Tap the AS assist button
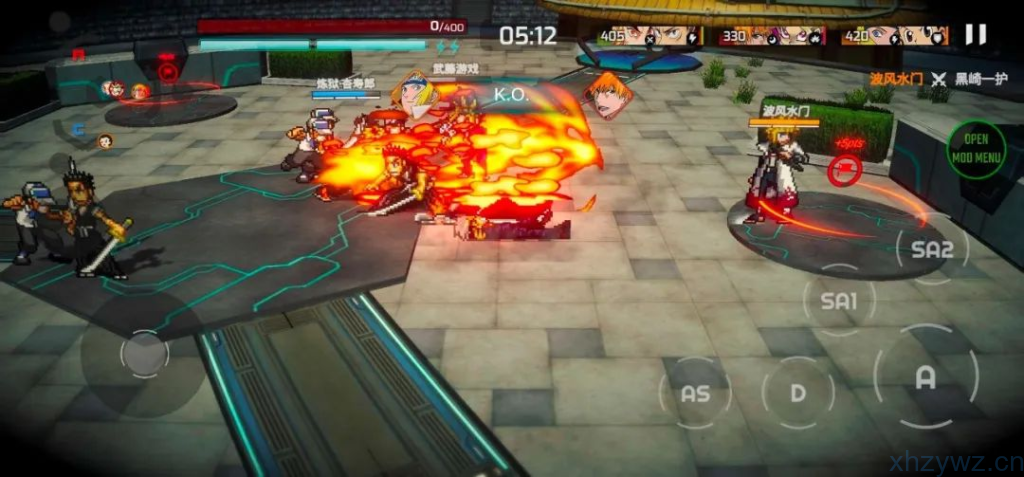Screen dimensions: 1024x477 [695, 393]
